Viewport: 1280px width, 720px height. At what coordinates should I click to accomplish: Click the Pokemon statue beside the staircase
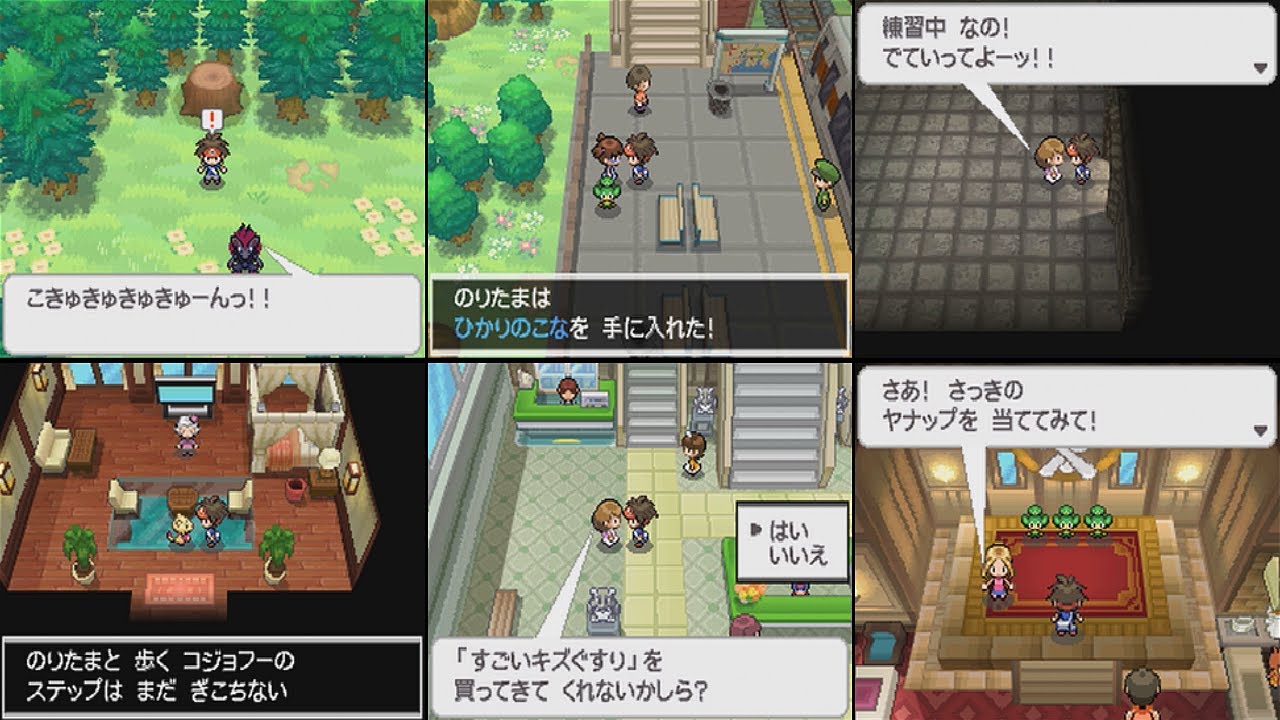(703, 400)
